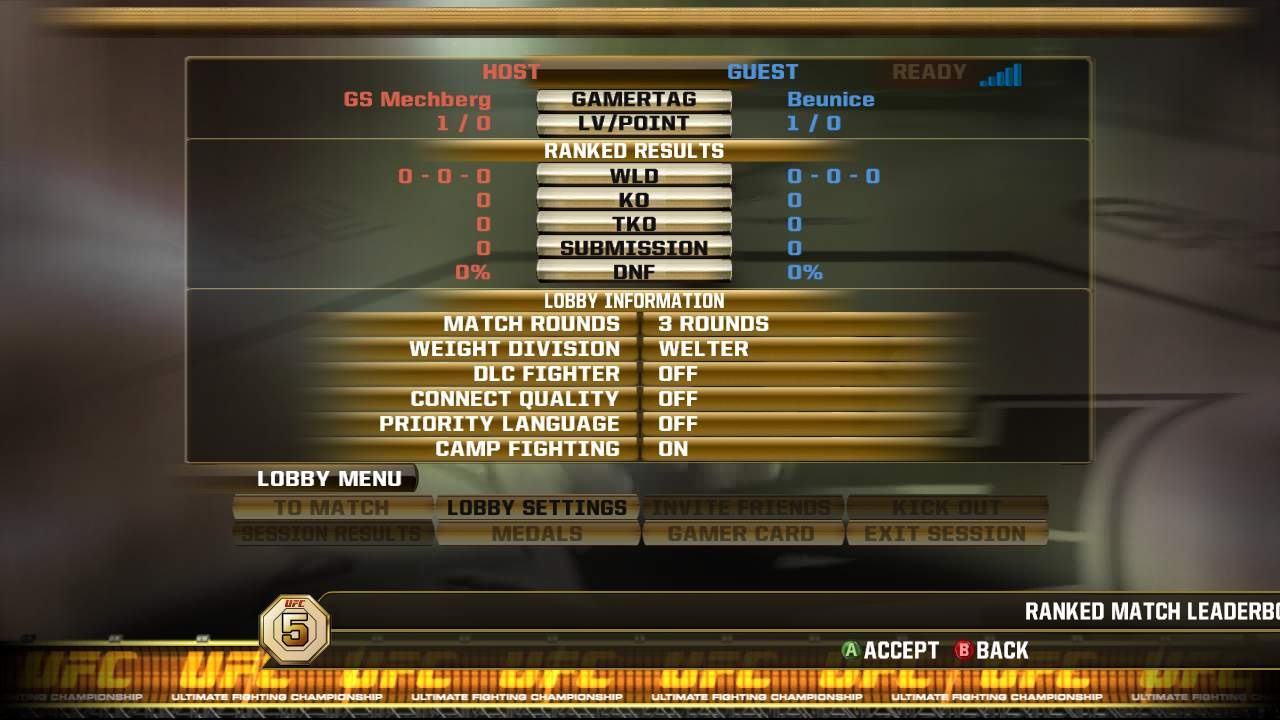The width and height of the screenshot is (1280, 720).
Task: Click Beunice's guest gamertag
Action: [831, 99]
